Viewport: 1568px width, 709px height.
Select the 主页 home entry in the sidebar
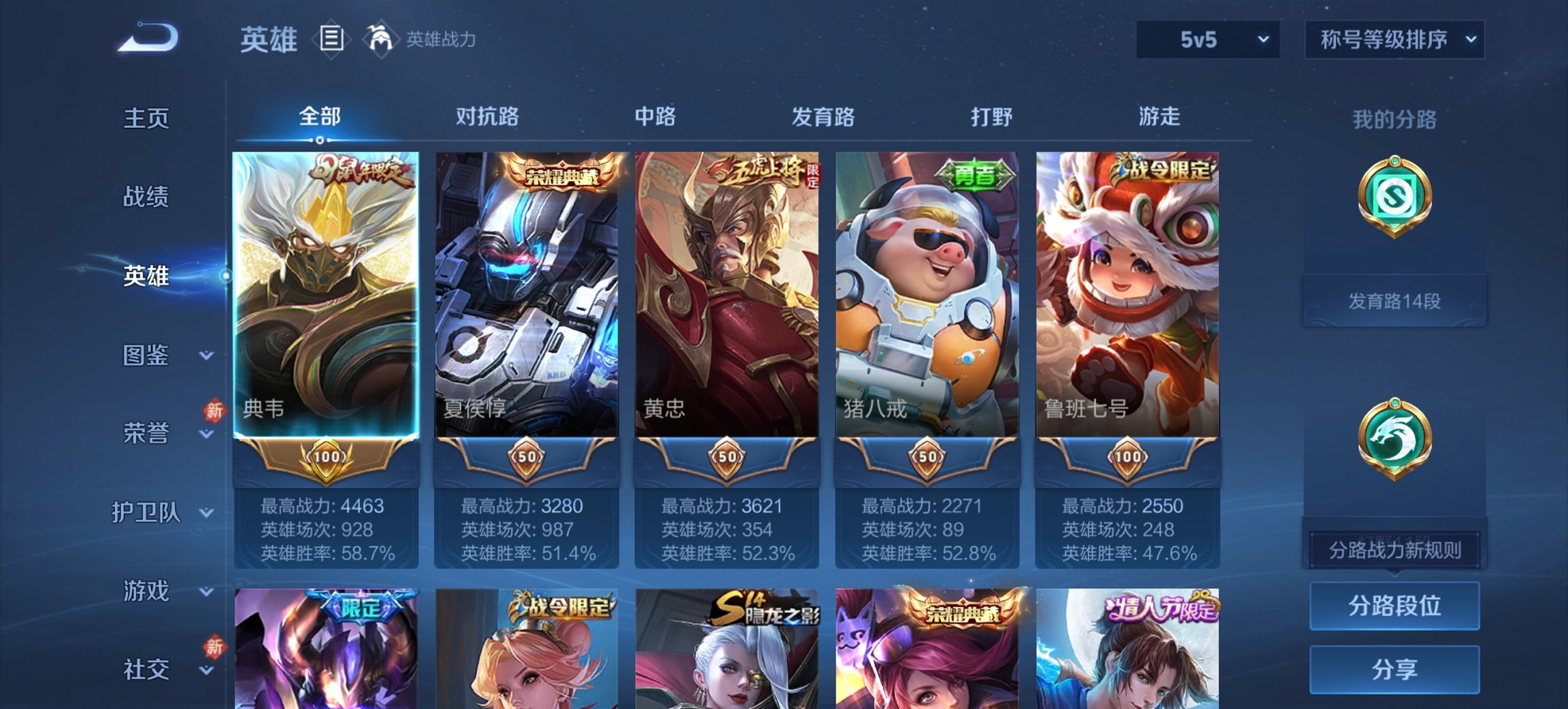point(146,118)
